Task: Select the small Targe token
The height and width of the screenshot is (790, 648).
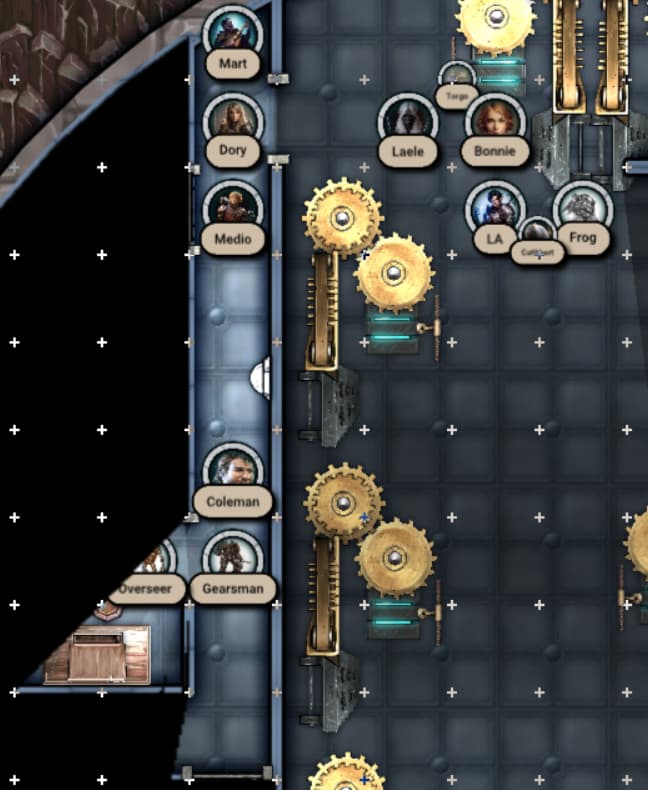Action: pos(458,79)
